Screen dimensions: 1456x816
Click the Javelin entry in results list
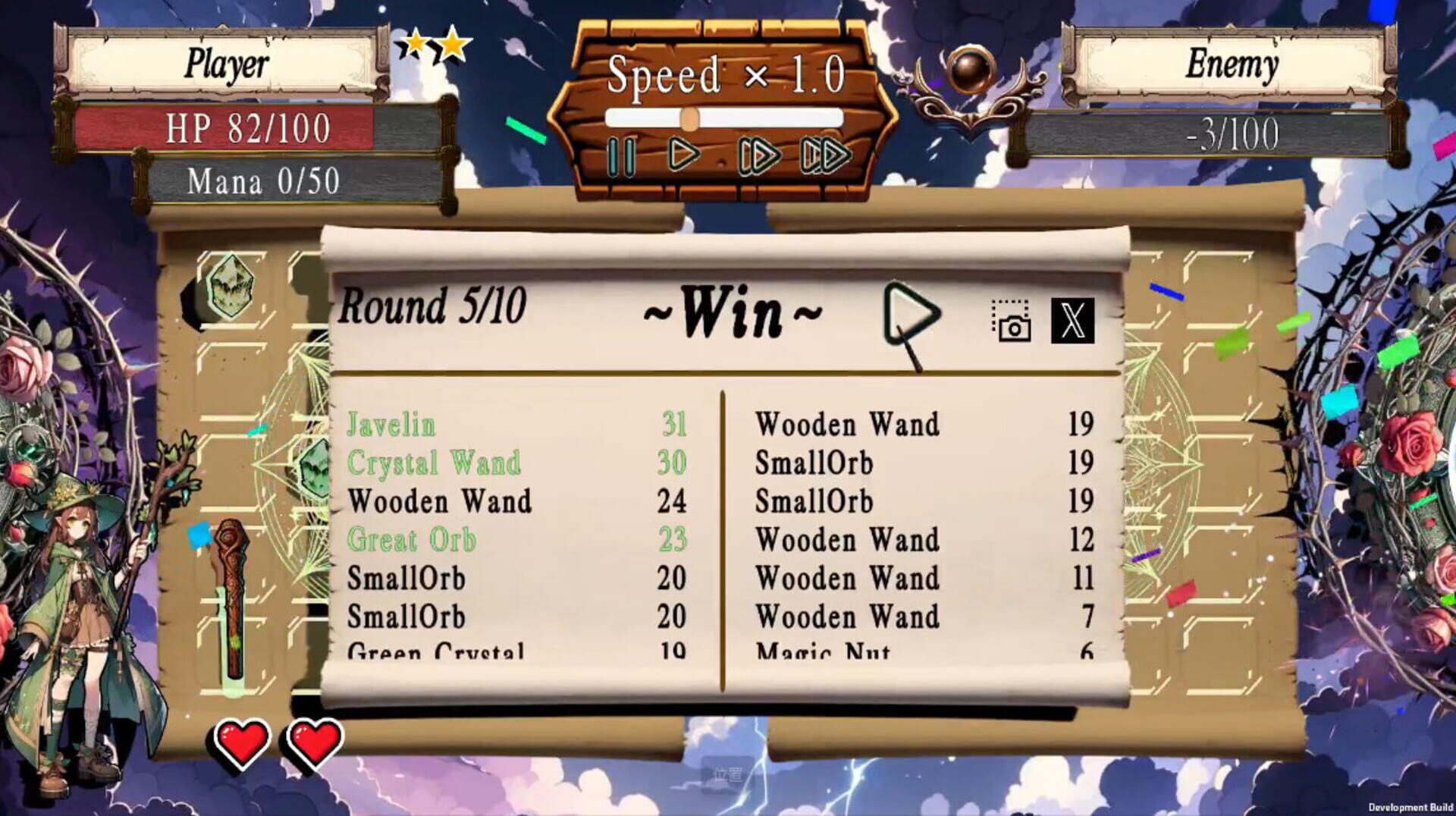pyautogui.click(x=391, y=425)
